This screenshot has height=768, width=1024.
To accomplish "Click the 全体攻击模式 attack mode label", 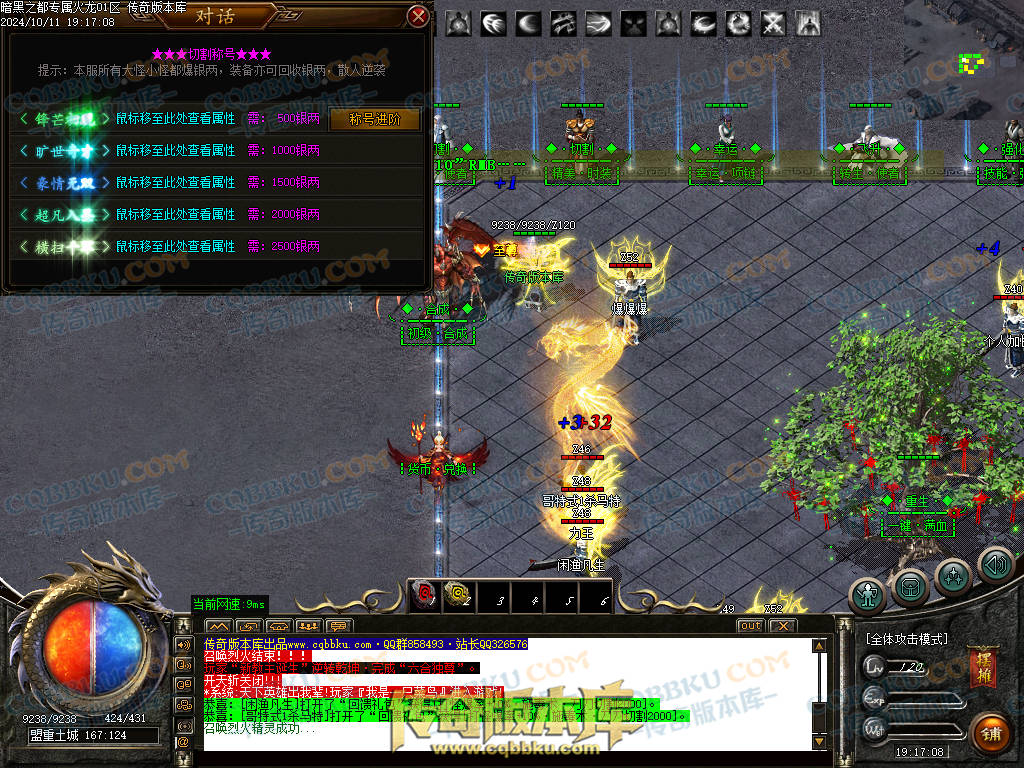I will (x=906, y=638).
